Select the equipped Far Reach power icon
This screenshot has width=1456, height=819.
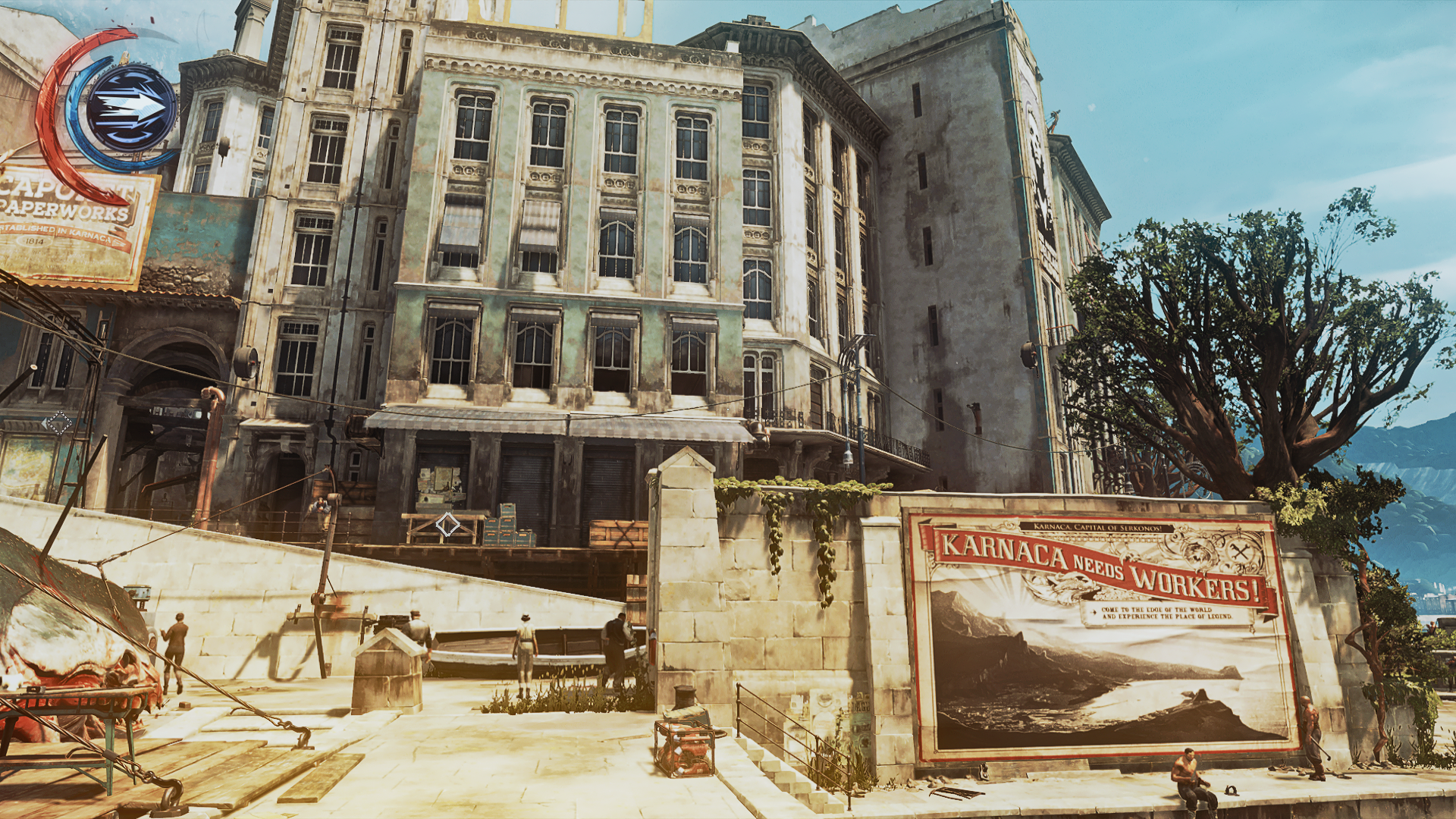[x=130, y=108]
